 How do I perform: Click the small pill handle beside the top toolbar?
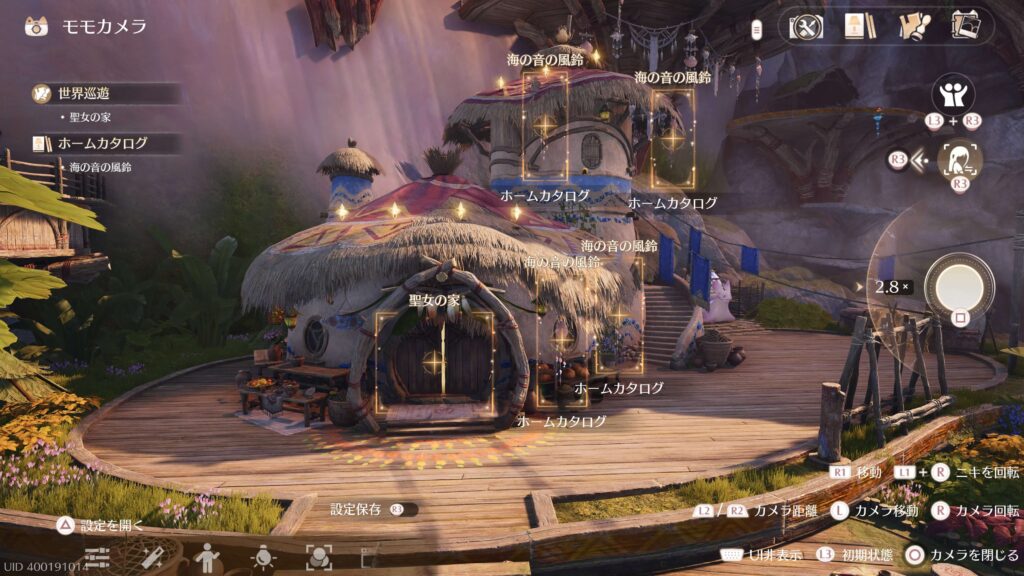(x=757, y=27)
